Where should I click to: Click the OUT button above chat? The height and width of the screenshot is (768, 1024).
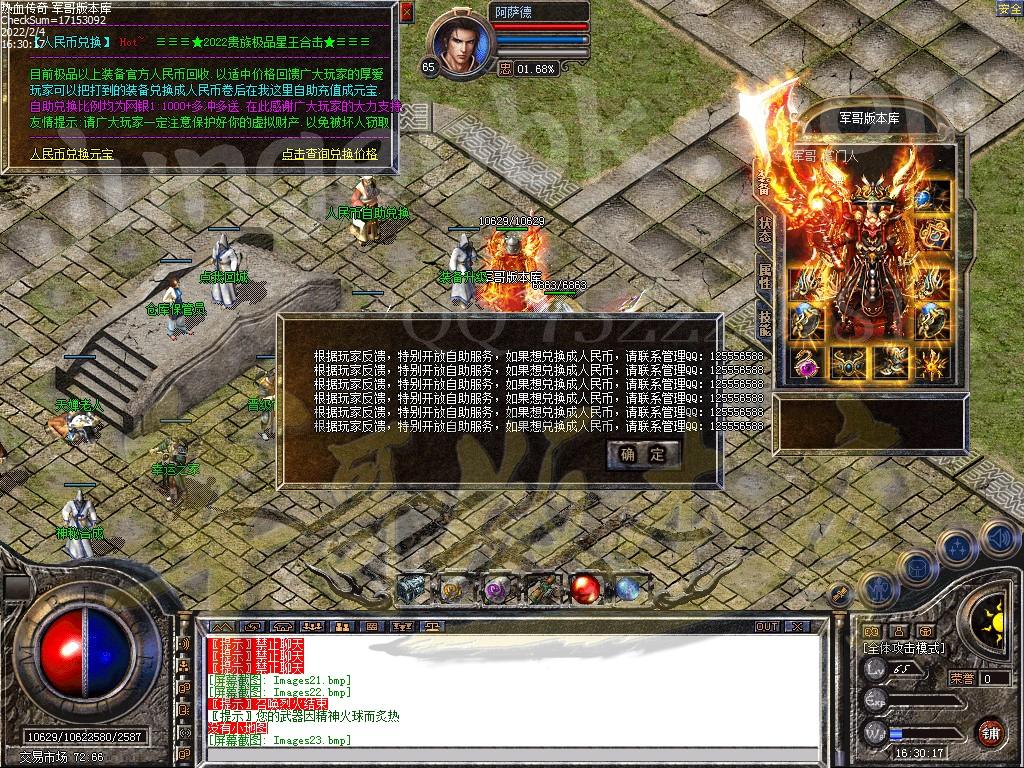[x=766, y=627]
